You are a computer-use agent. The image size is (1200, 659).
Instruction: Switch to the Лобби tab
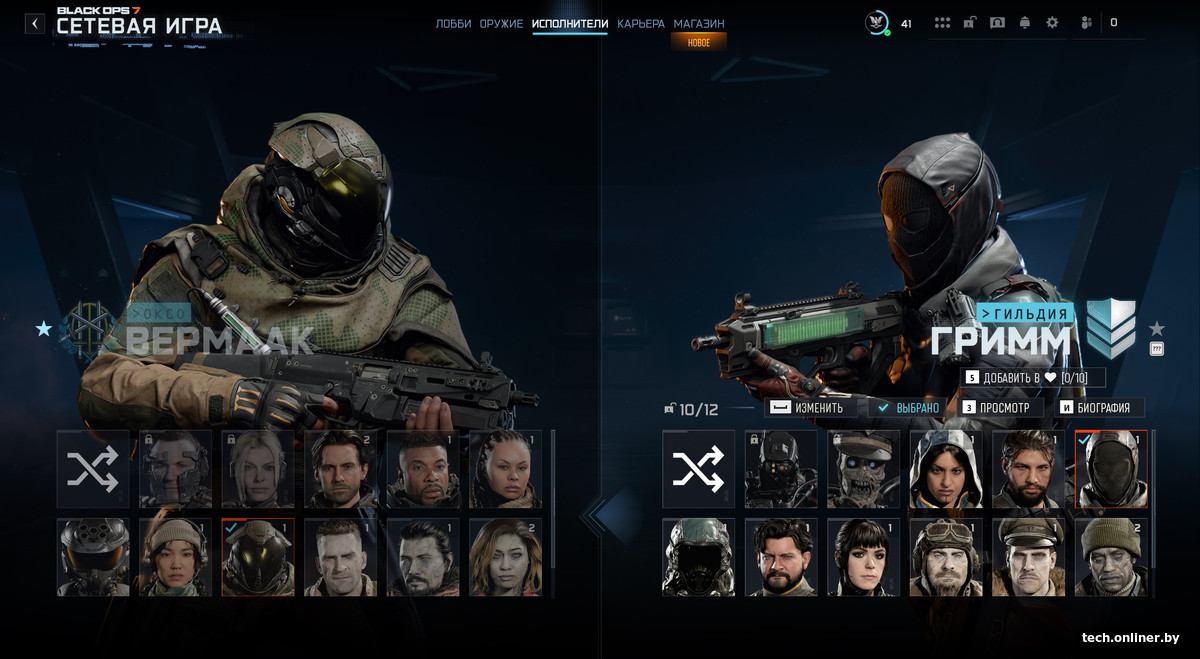pos(453,23)
